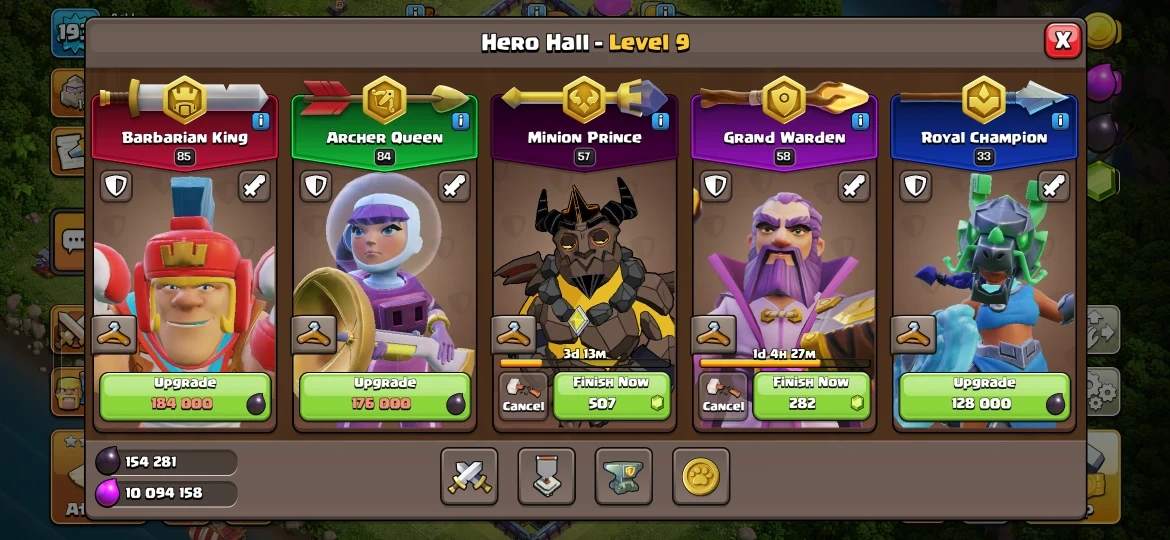This screenshot has height=540, width=1170.
Task: Show Barbarian King info
Action: pos(260,121)
